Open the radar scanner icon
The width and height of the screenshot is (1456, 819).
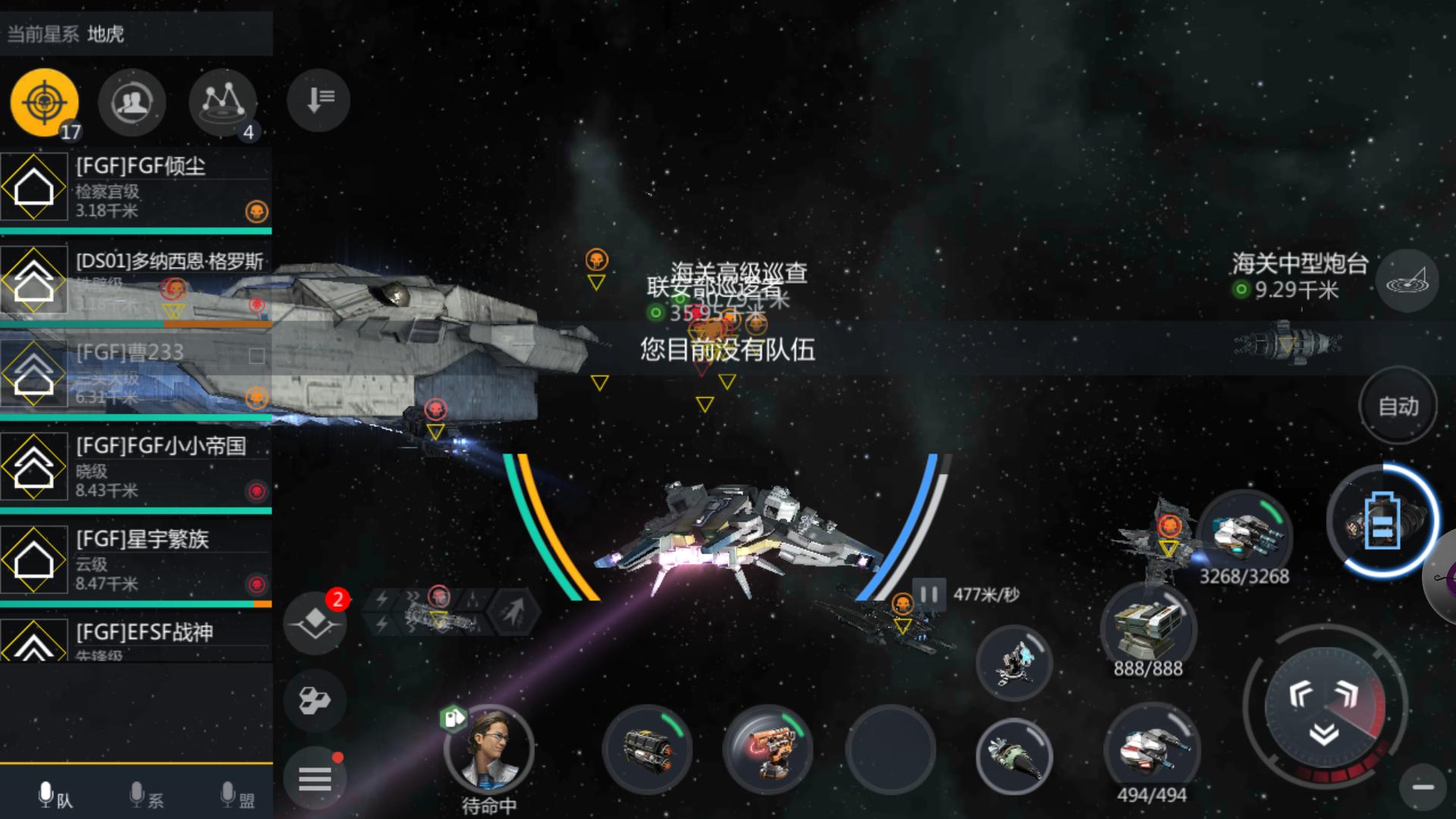[1407, 281]
